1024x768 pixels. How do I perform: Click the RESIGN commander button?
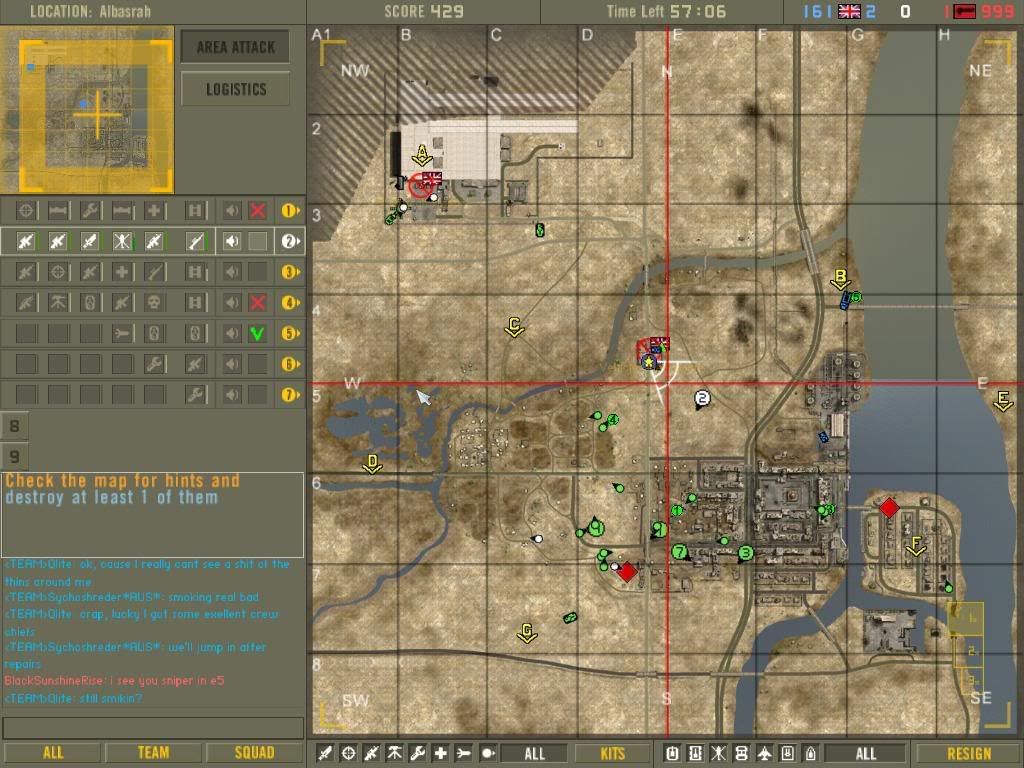point(968,753)
